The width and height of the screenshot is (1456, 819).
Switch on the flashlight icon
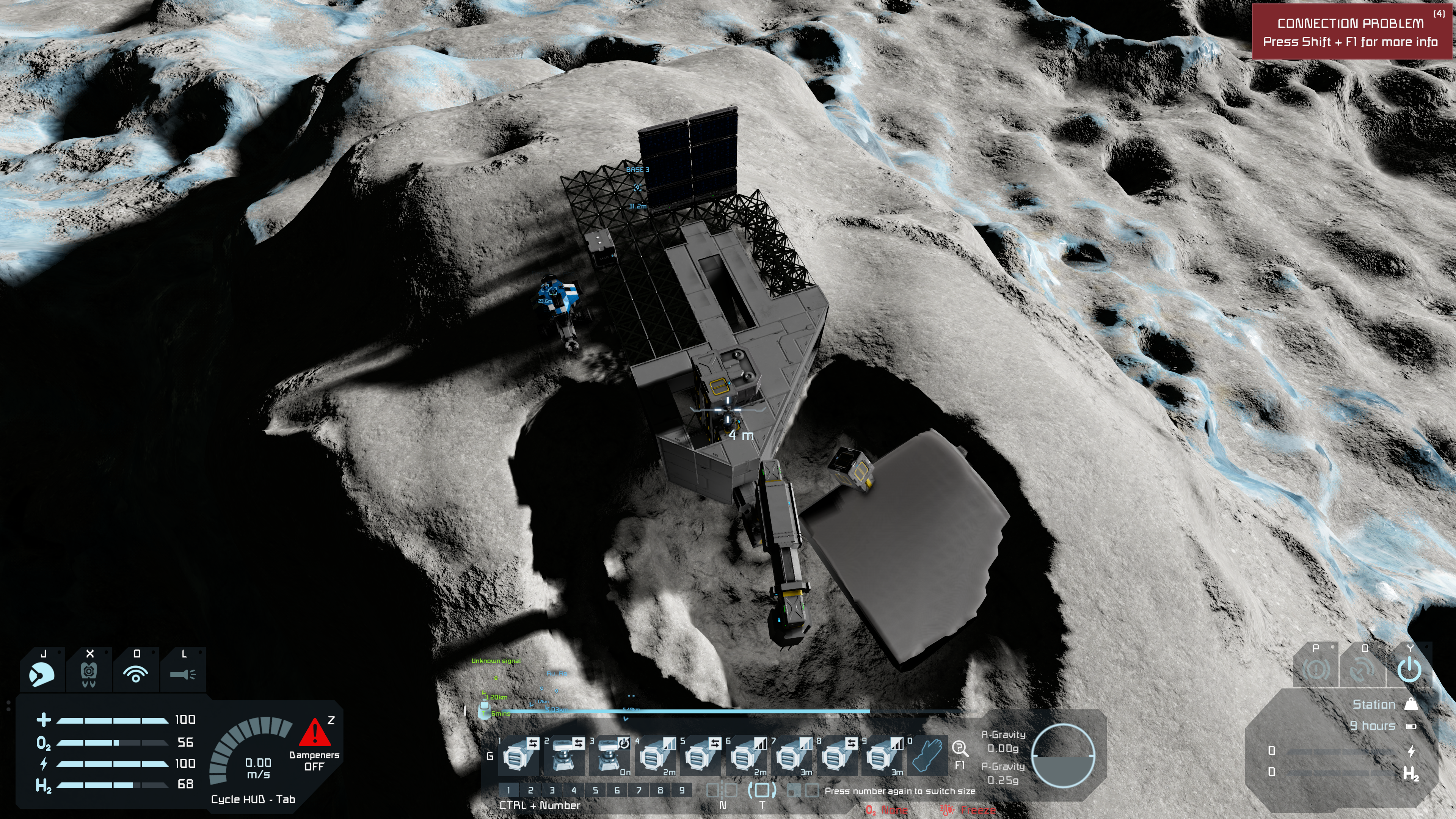coord(182,673)
